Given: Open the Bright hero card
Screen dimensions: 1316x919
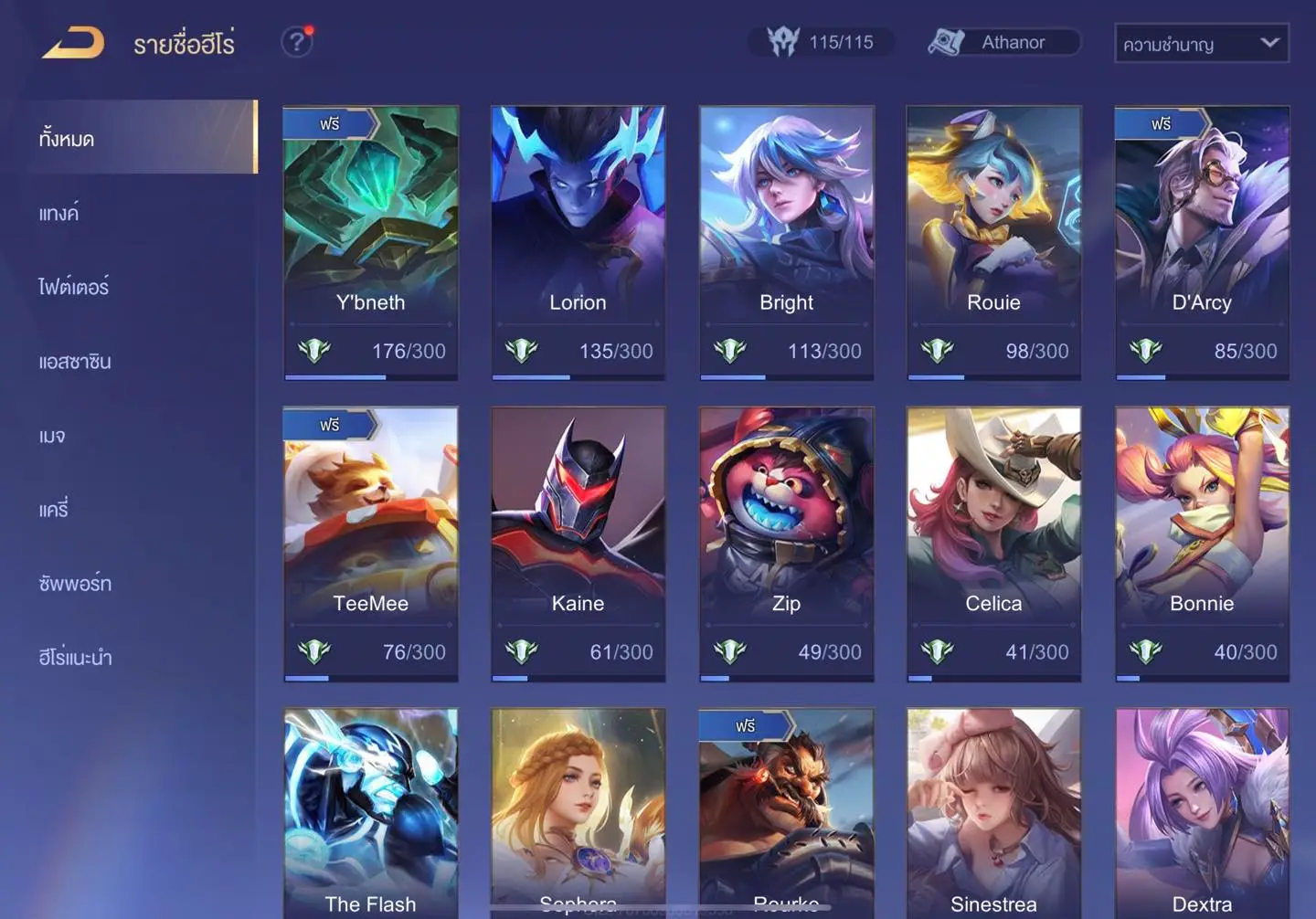Looking at the screenshot, I should coord(786,242).
